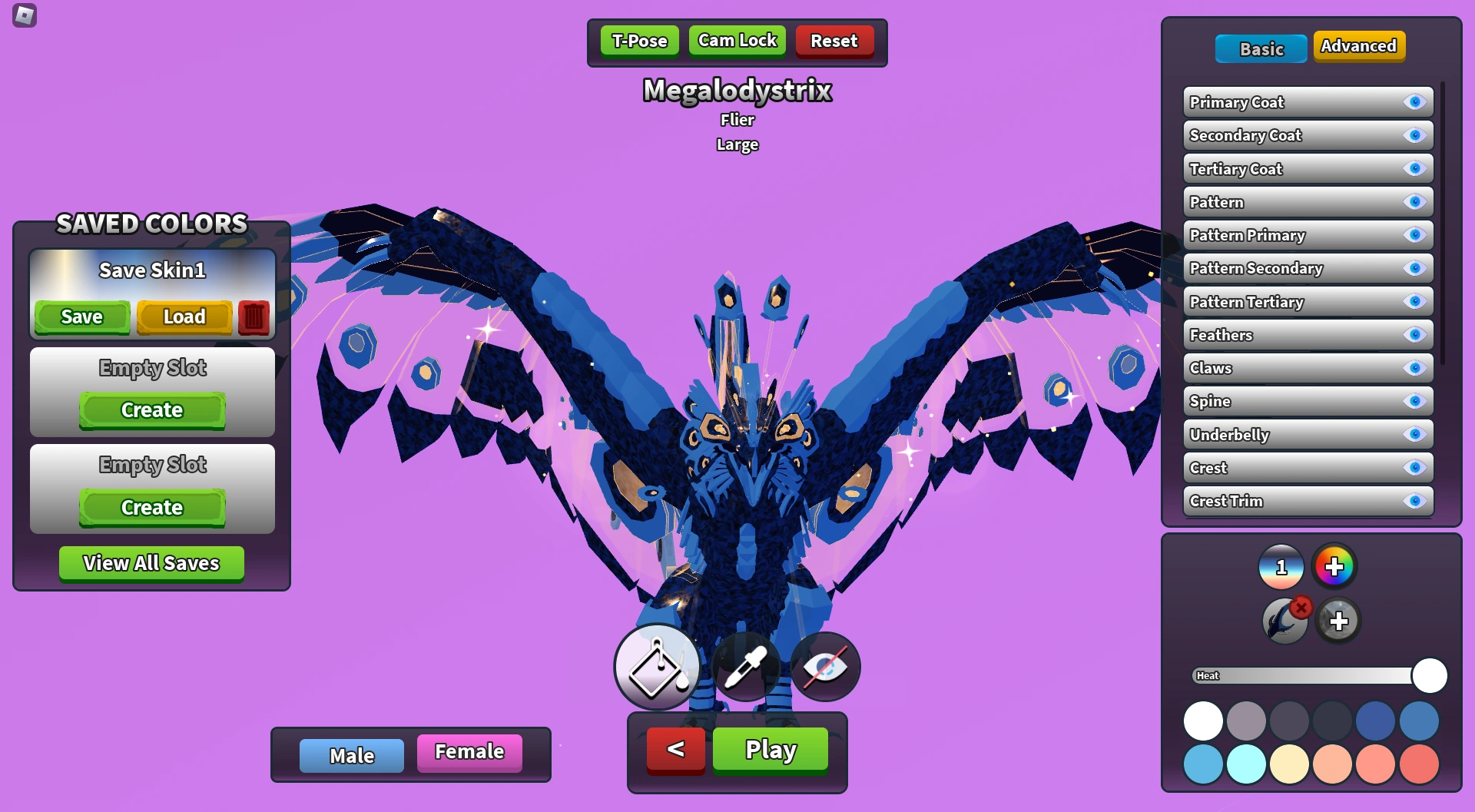
Task: Hide the Primary Coat region
Action: click(x=1414, y=101)
